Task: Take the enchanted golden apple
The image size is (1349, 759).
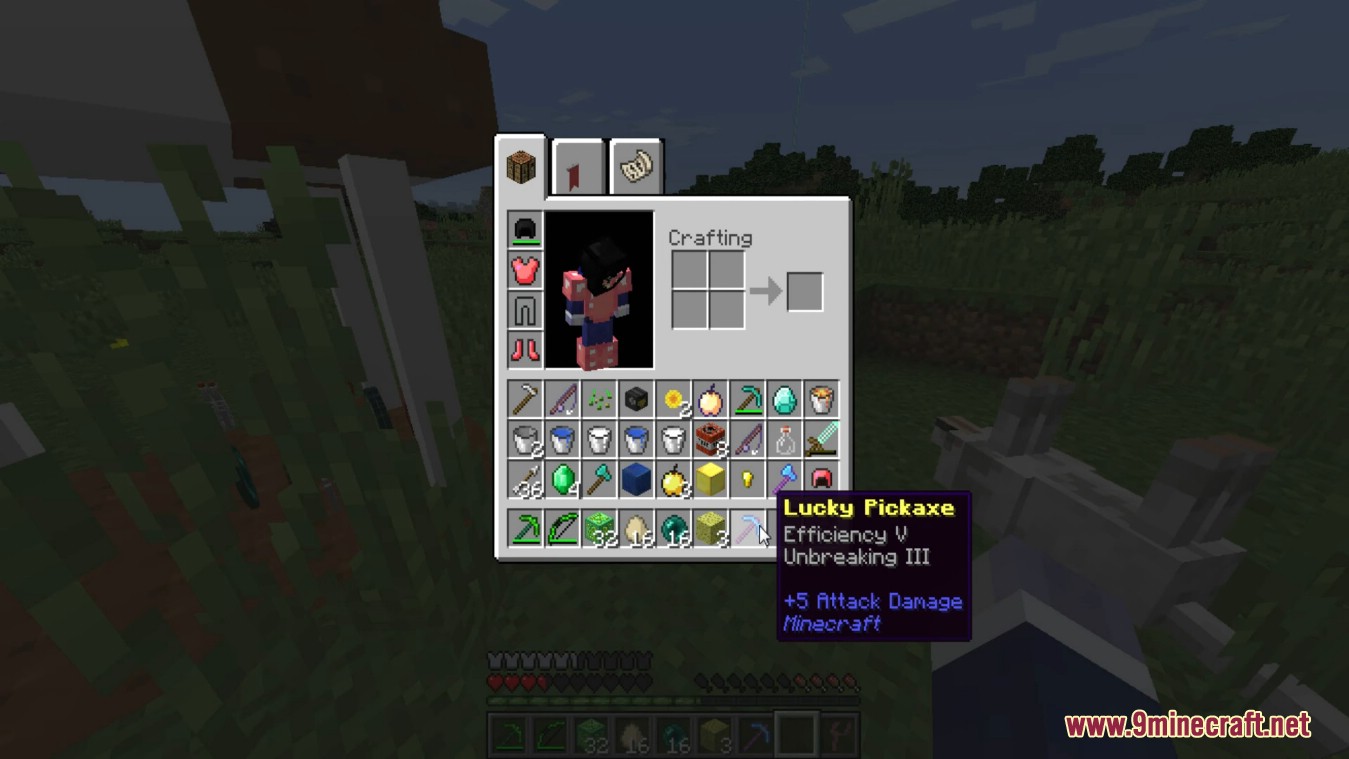Action: coord(710,399)
